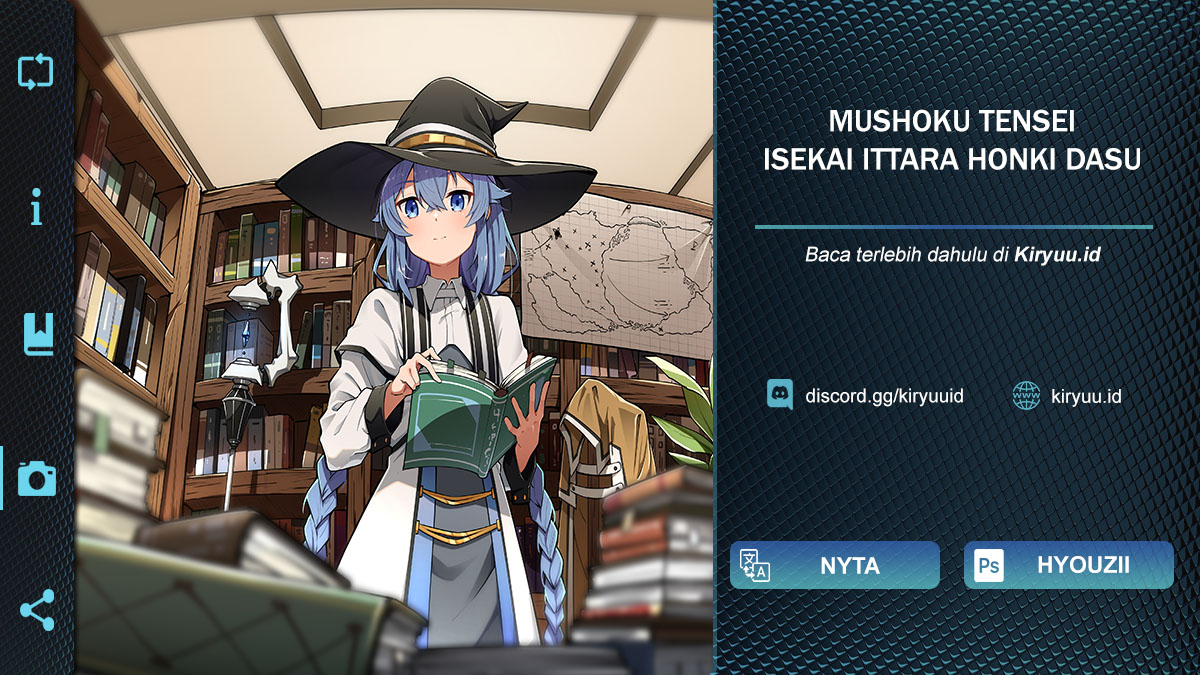The width and height of the screenshot is (1200, 675).
Task: Click the share sidebar icon
Action: pos(37,609)
